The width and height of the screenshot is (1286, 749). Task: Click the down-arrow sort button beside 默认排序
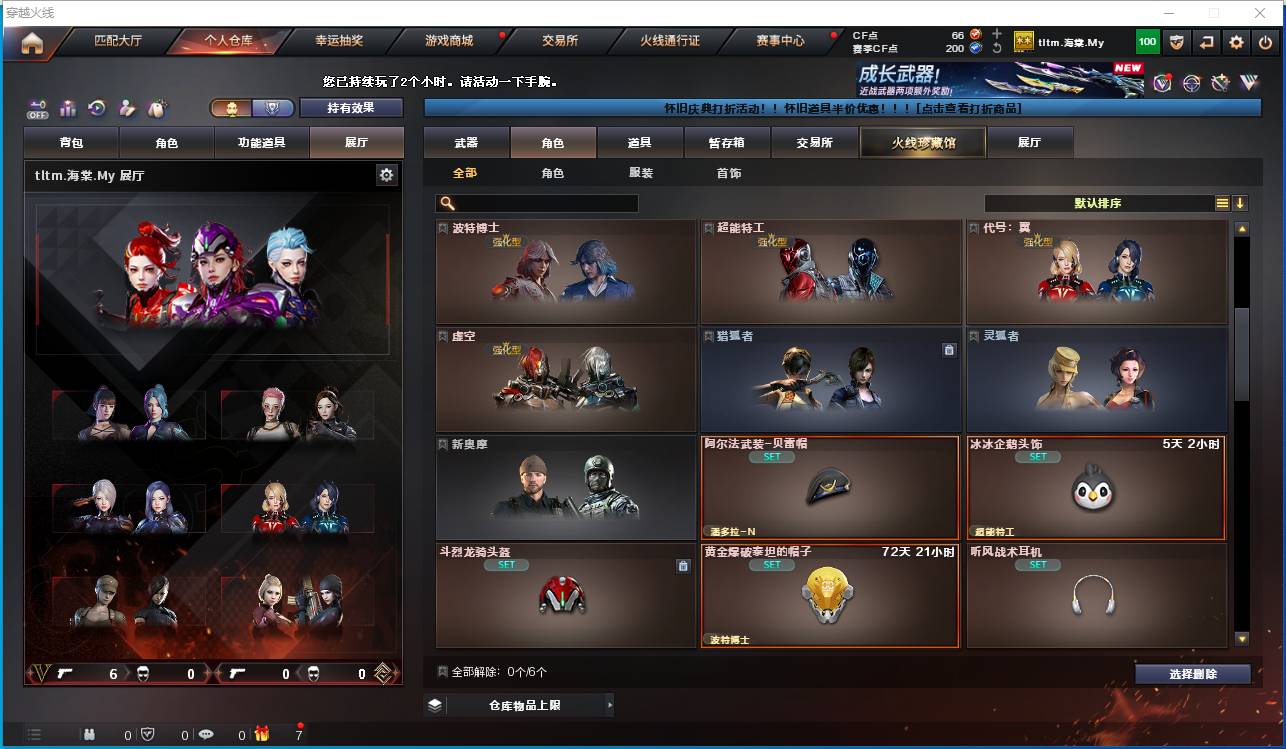click(1240, 203)
